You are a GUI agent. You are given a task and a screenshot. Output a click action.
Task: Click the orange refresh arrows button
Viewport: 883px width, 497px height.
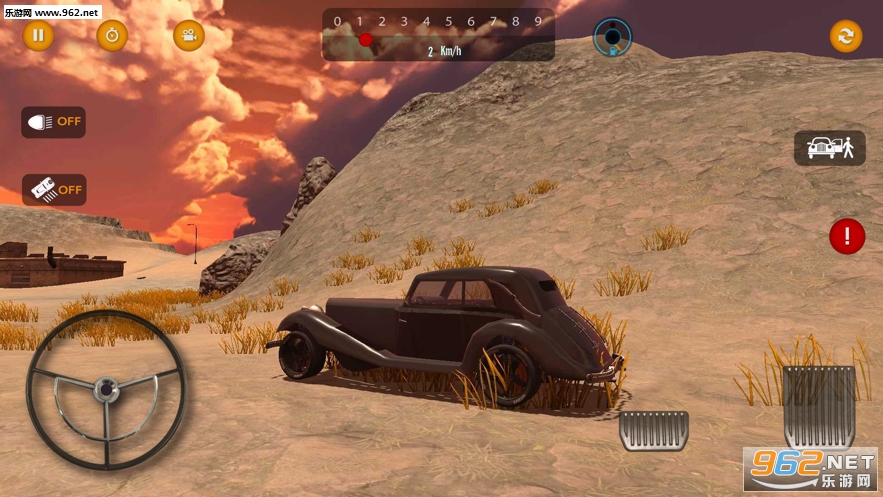pos(845,36)
